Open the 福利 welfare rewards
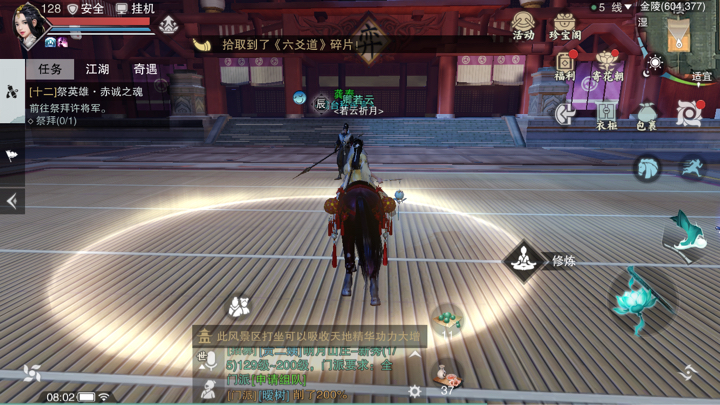Screen dimensions: 720x405 [565, 66]
